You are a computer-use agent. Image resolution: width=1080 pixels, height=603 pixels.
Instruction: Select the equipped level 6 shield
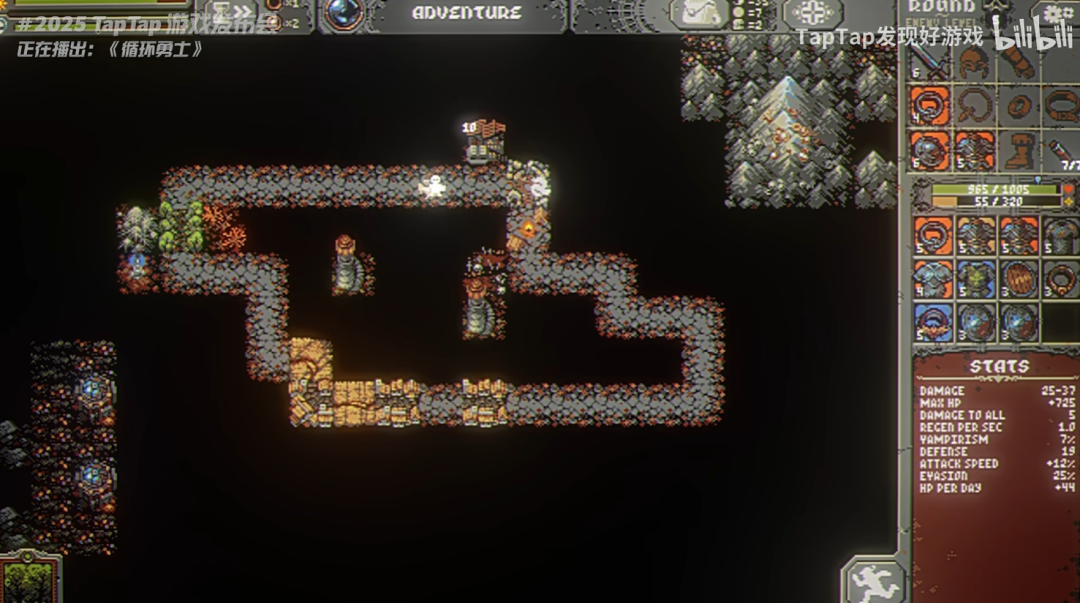click(930, 150)
